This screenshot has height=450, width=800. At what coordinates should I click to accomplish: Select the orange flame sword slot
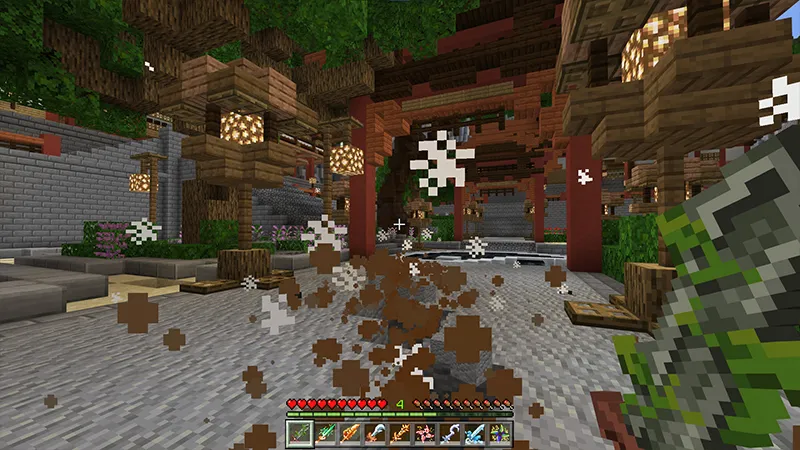tap(349, 434)
